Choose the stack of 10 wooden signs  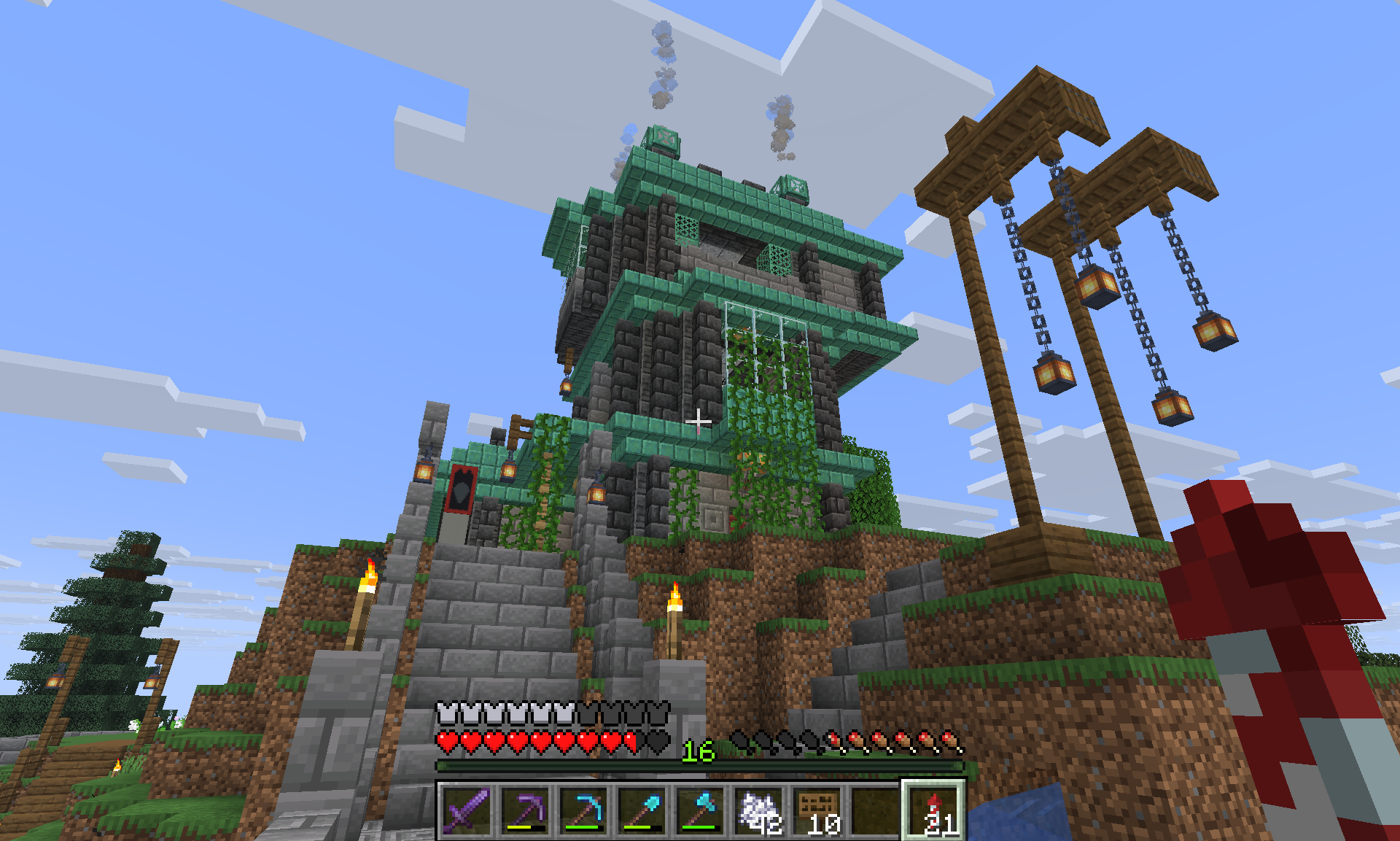tap(817, 810)
